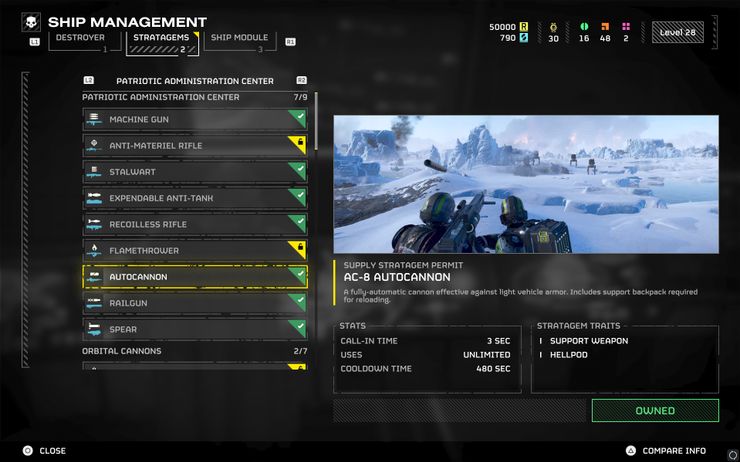This screenshot has height=462, width=740.
Task: Select the Railgun stratagem
Action: point(194,302)
